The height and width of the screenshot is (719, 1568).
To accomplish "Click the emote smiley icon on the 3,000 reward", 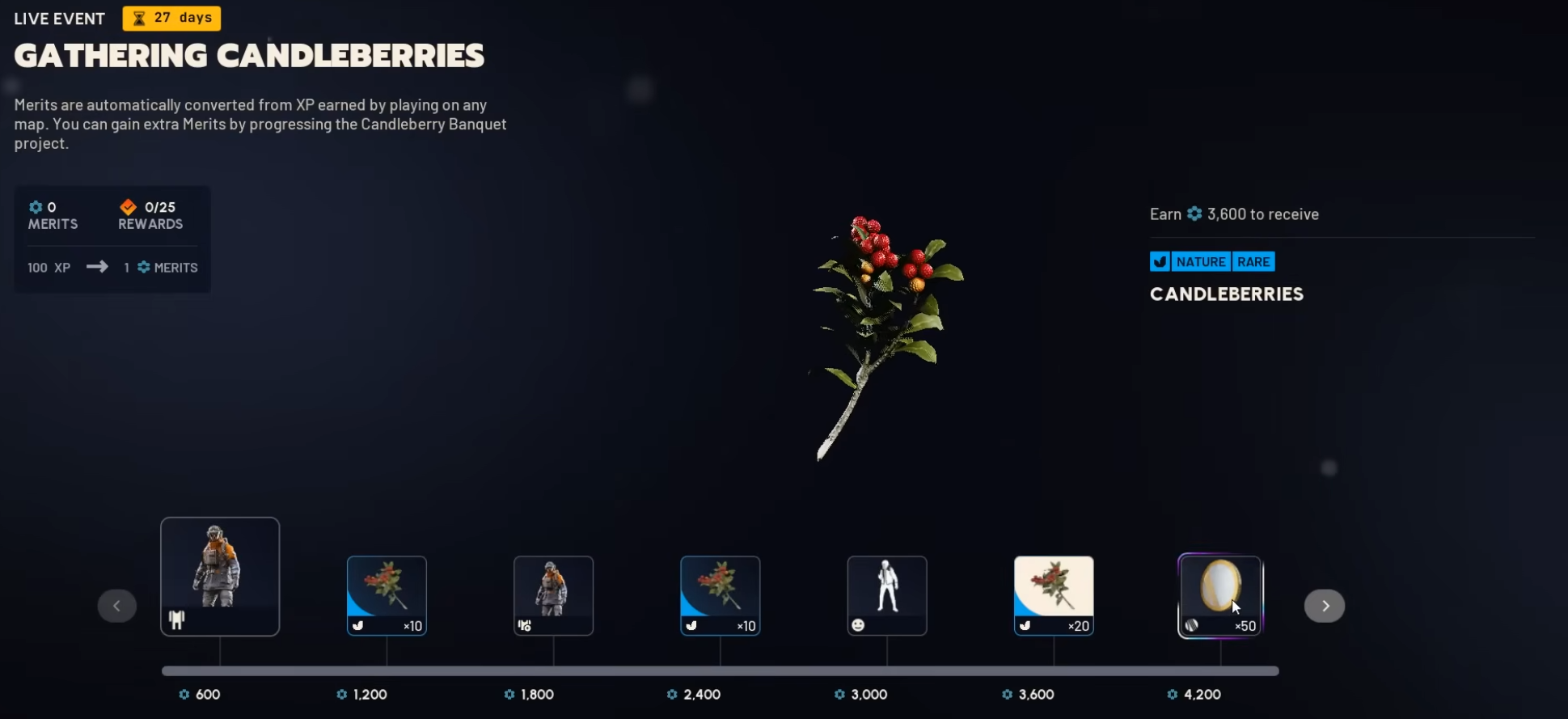I will (860, 625).
